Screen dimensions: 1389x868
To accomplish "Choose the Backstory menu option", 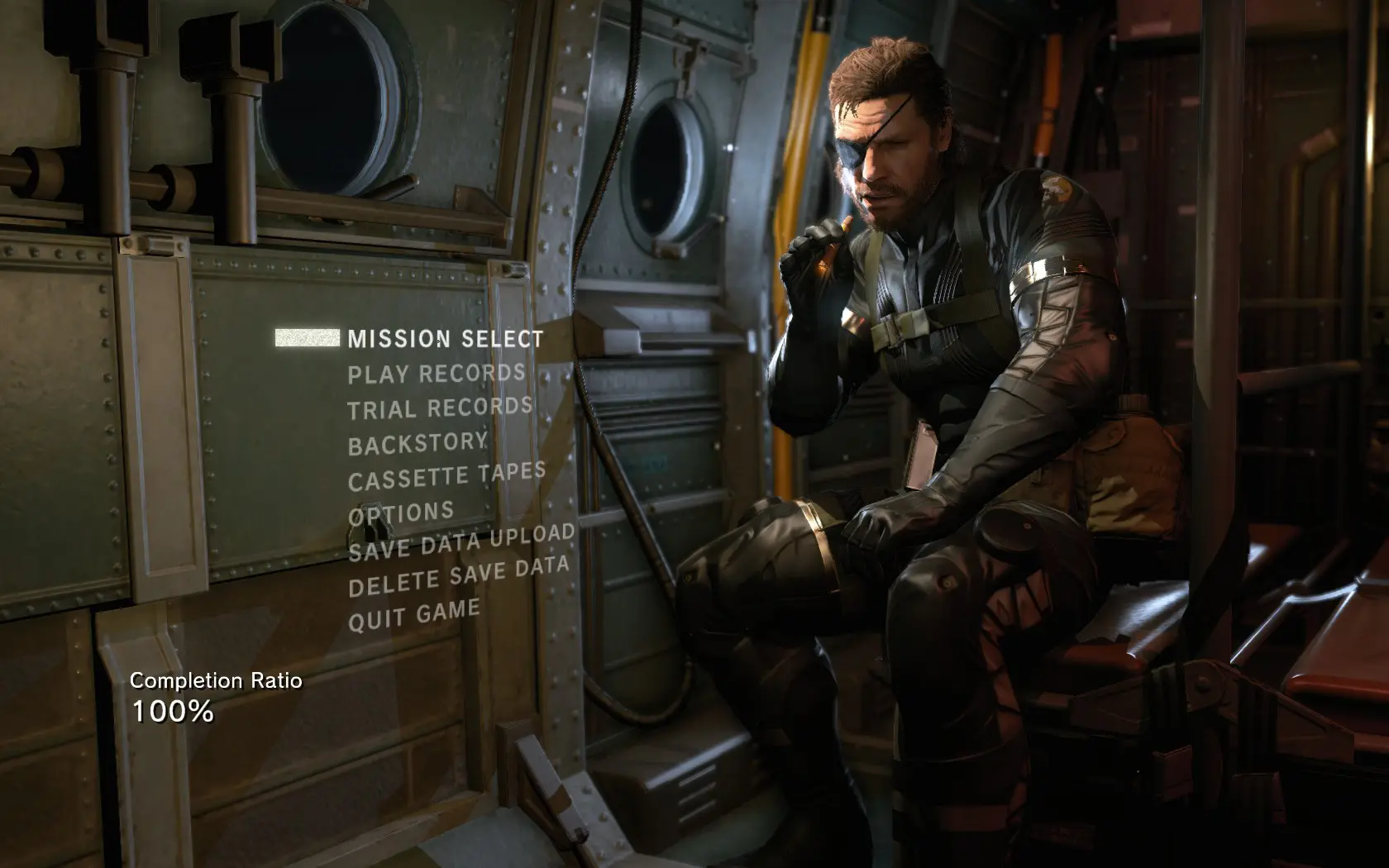I will click(x=418, y=444).
